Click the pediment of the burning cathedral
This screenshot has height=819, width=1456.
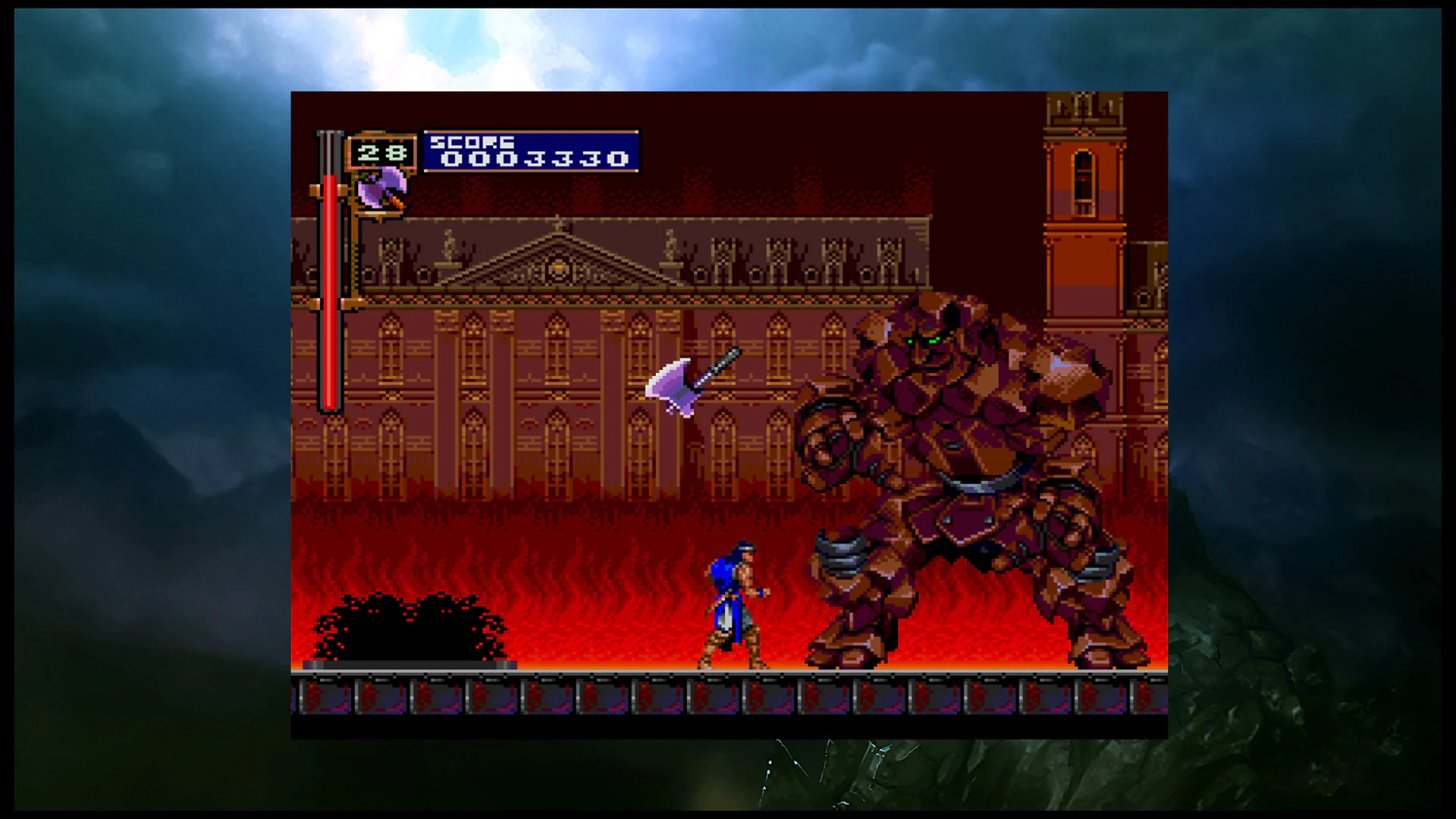(x=557, y=262)
